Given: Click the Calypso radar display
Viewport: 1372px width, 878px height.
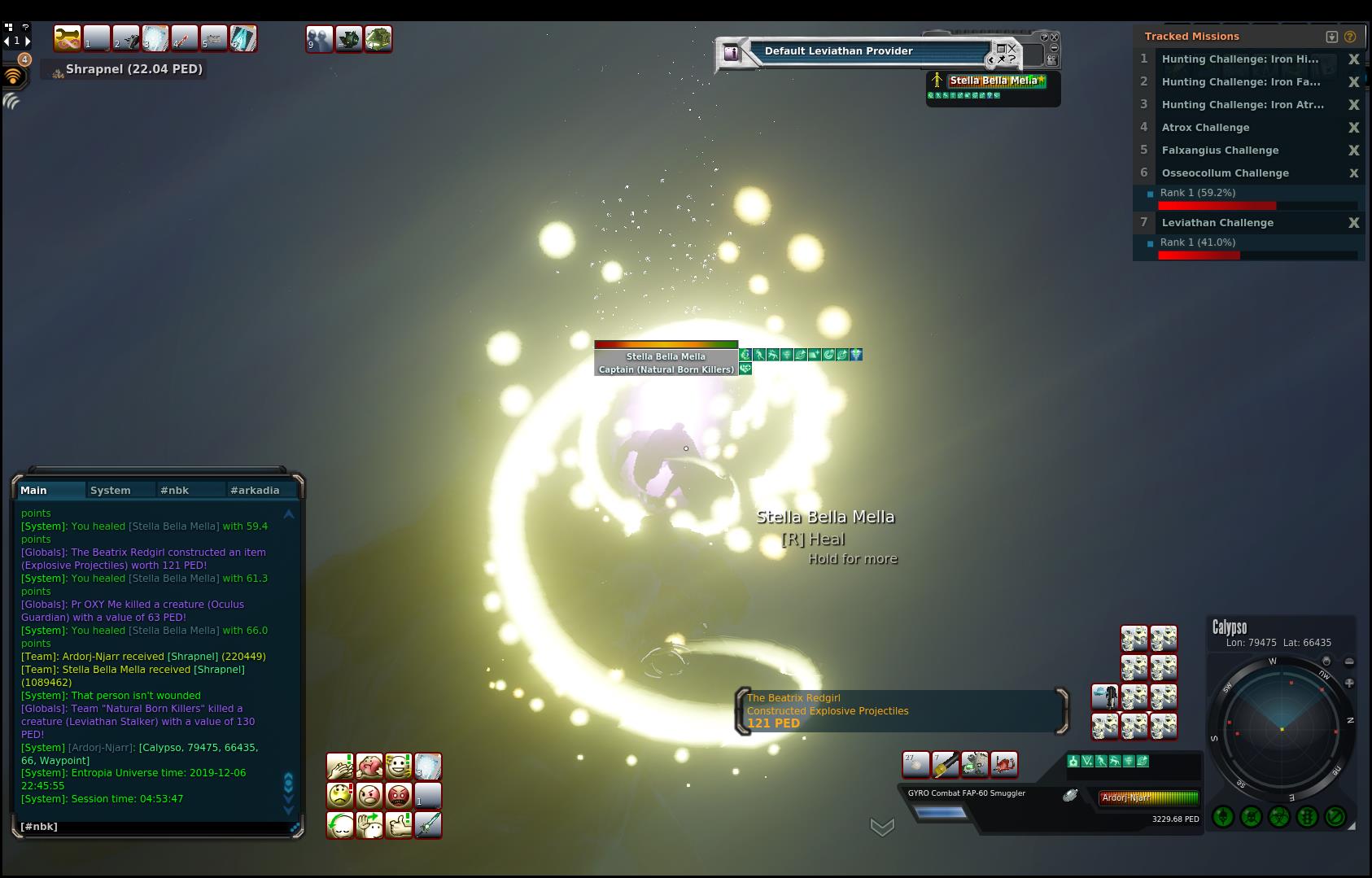Looking at the screenshot, I should (x=1281, y=728).
